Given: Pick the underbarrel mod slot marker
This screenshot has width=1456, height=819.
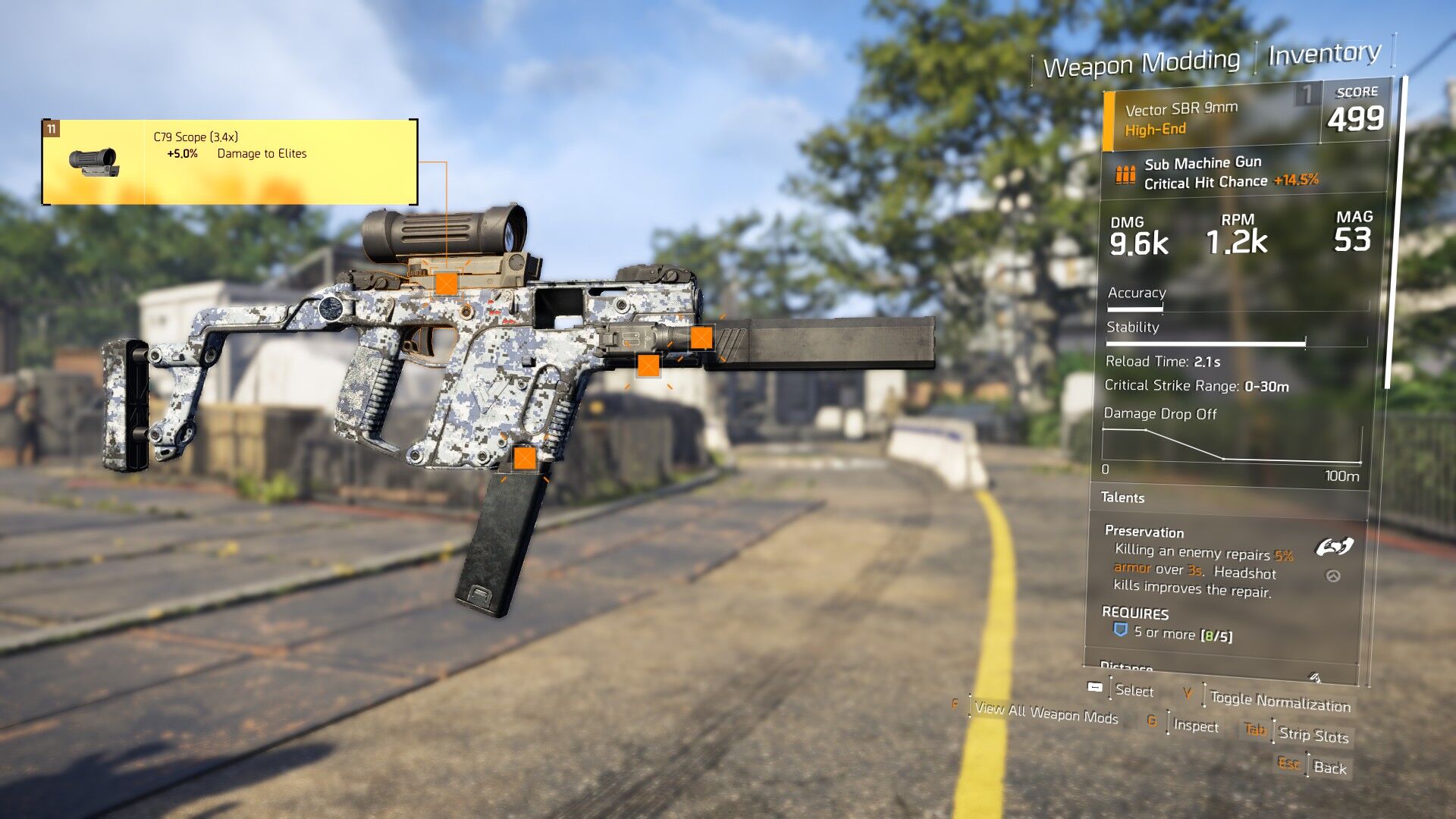Looking at the screenshot, I should point(648,366).
